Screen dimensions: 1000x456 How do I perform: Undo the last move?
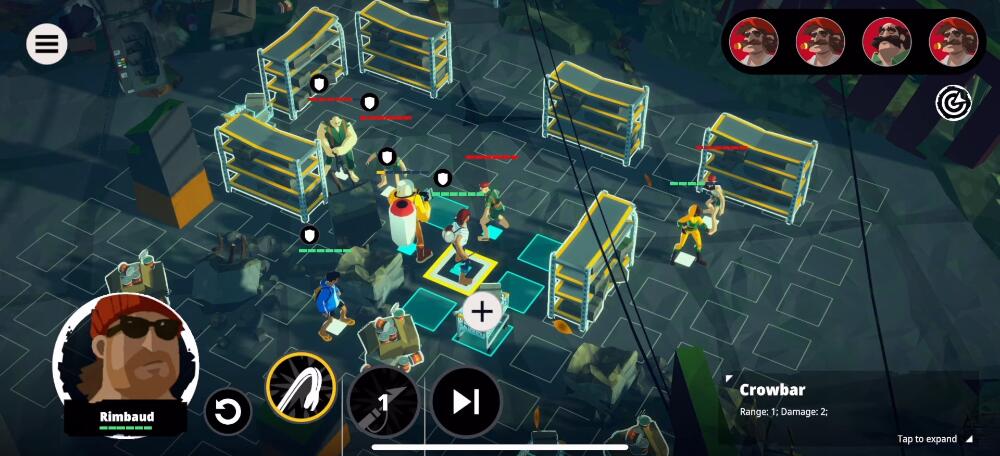(x=228, y=411)
